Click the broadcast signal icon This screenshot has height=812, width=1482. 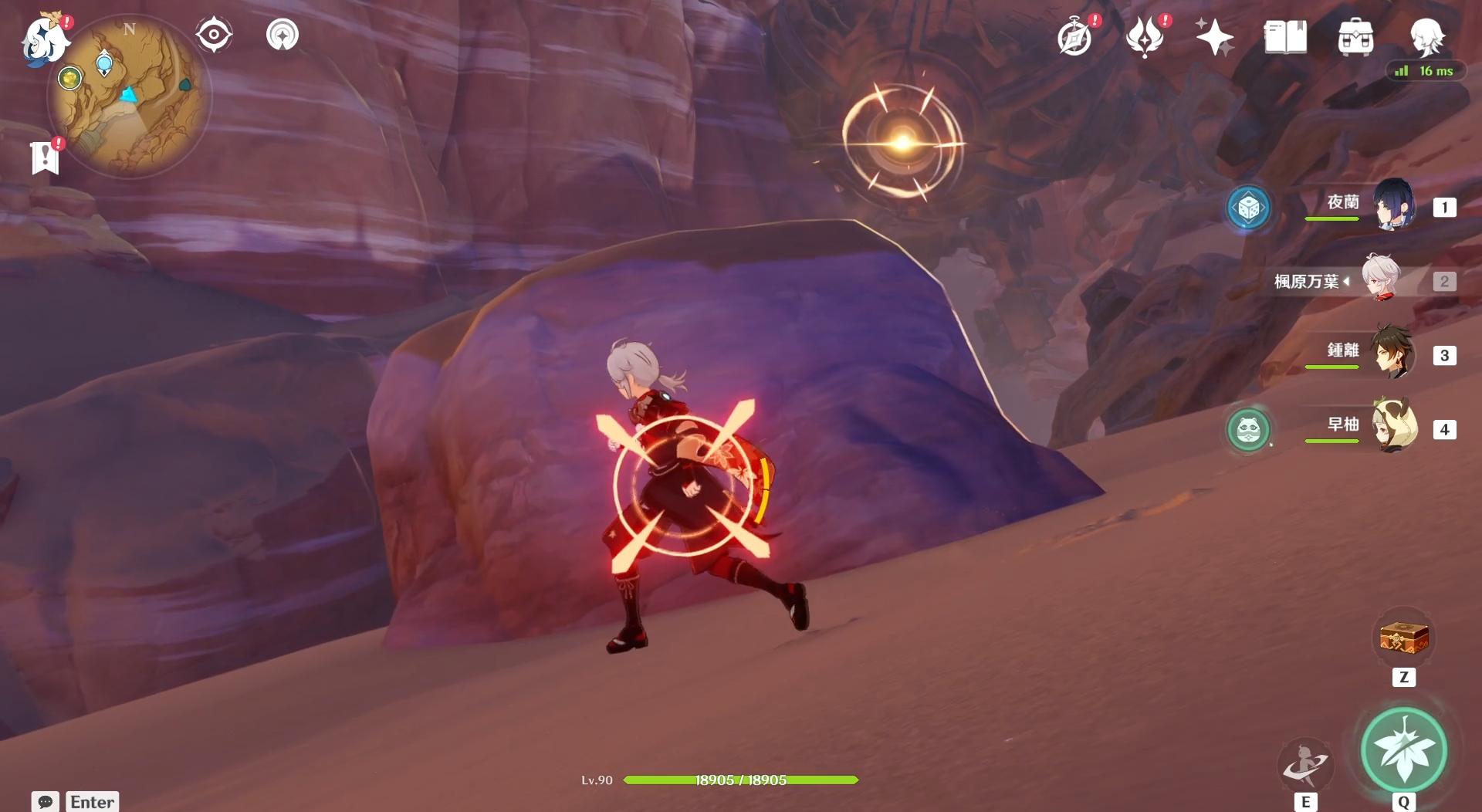[283, 33]
